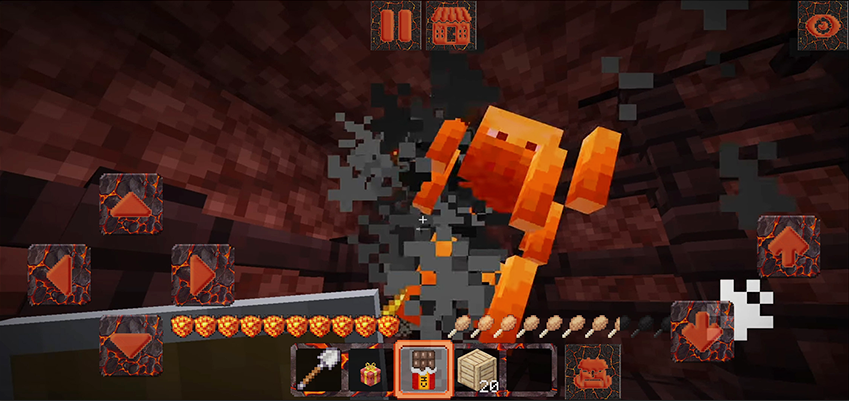Viewport: 849px width, 401px height.
Task: Choose the chocolate bar hotbar slot
Action: click(x=421, y=370)
